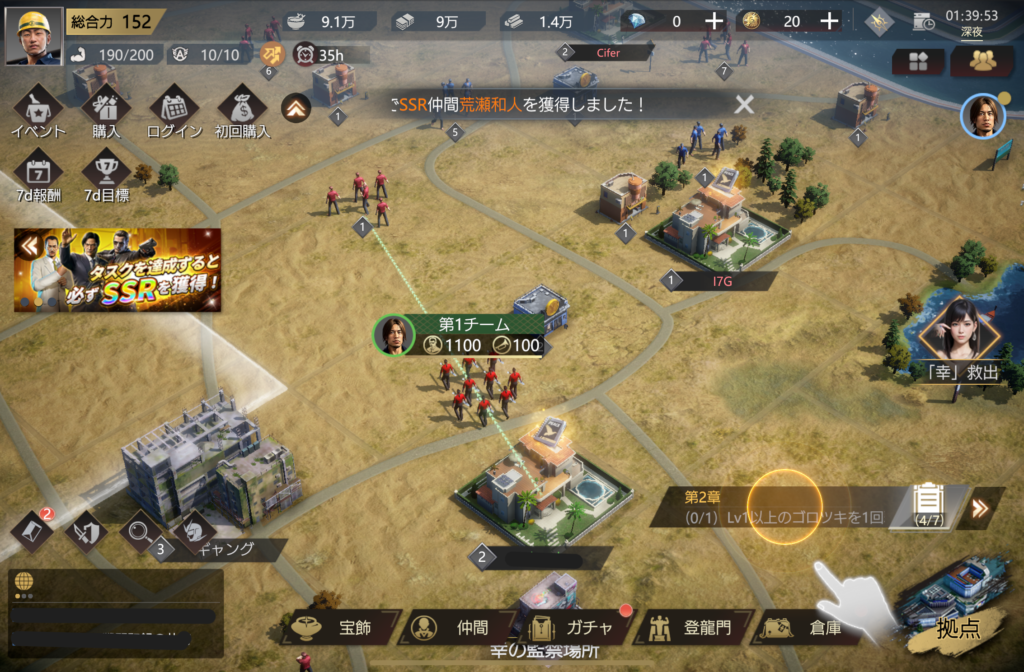Viewport: 1024px width, 672px height.
Task: Open the 7d目標 trophy goals
Action: coord(106,174)
